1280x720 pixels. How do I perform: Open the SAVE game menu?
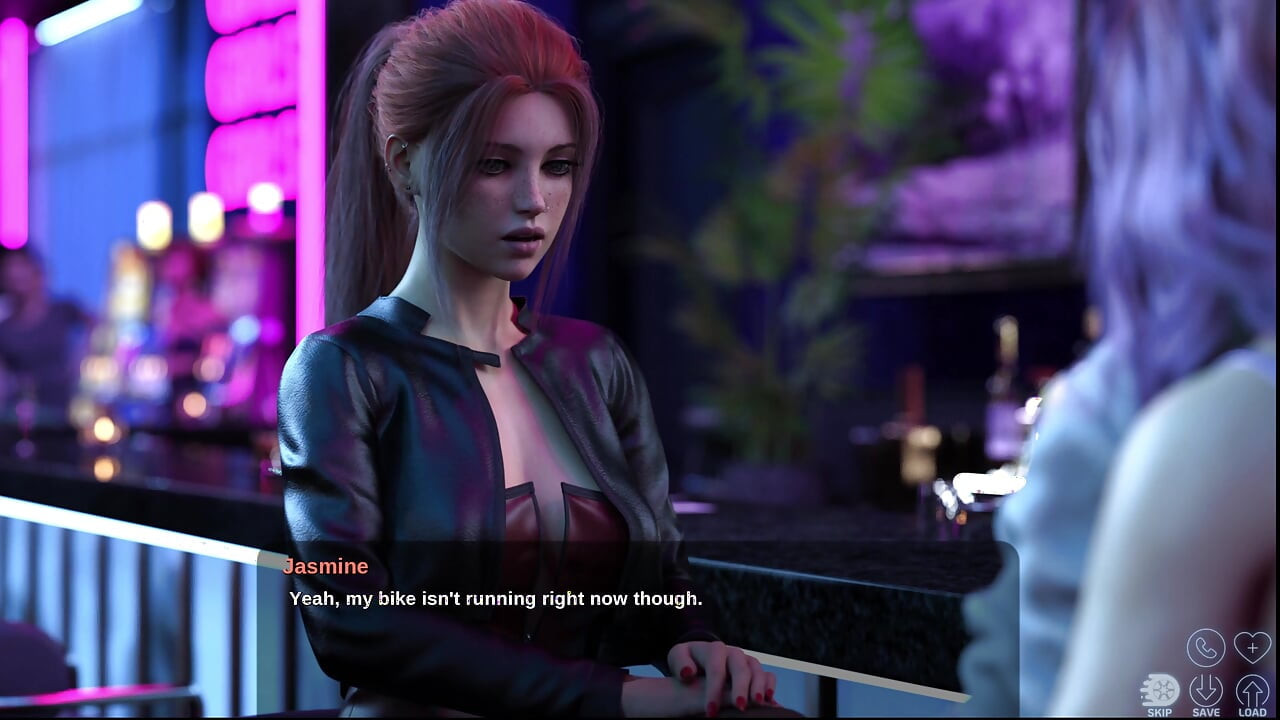point(1206,692)
